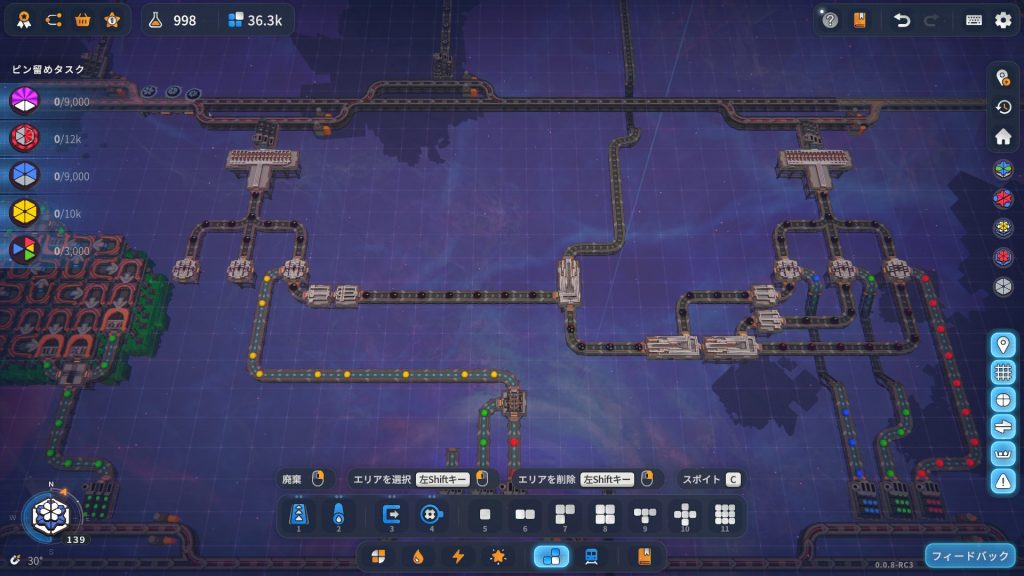Switch to the lightning bolt wires tab
The height and width of the screenshot is (576, 1024).
[458, 556]
